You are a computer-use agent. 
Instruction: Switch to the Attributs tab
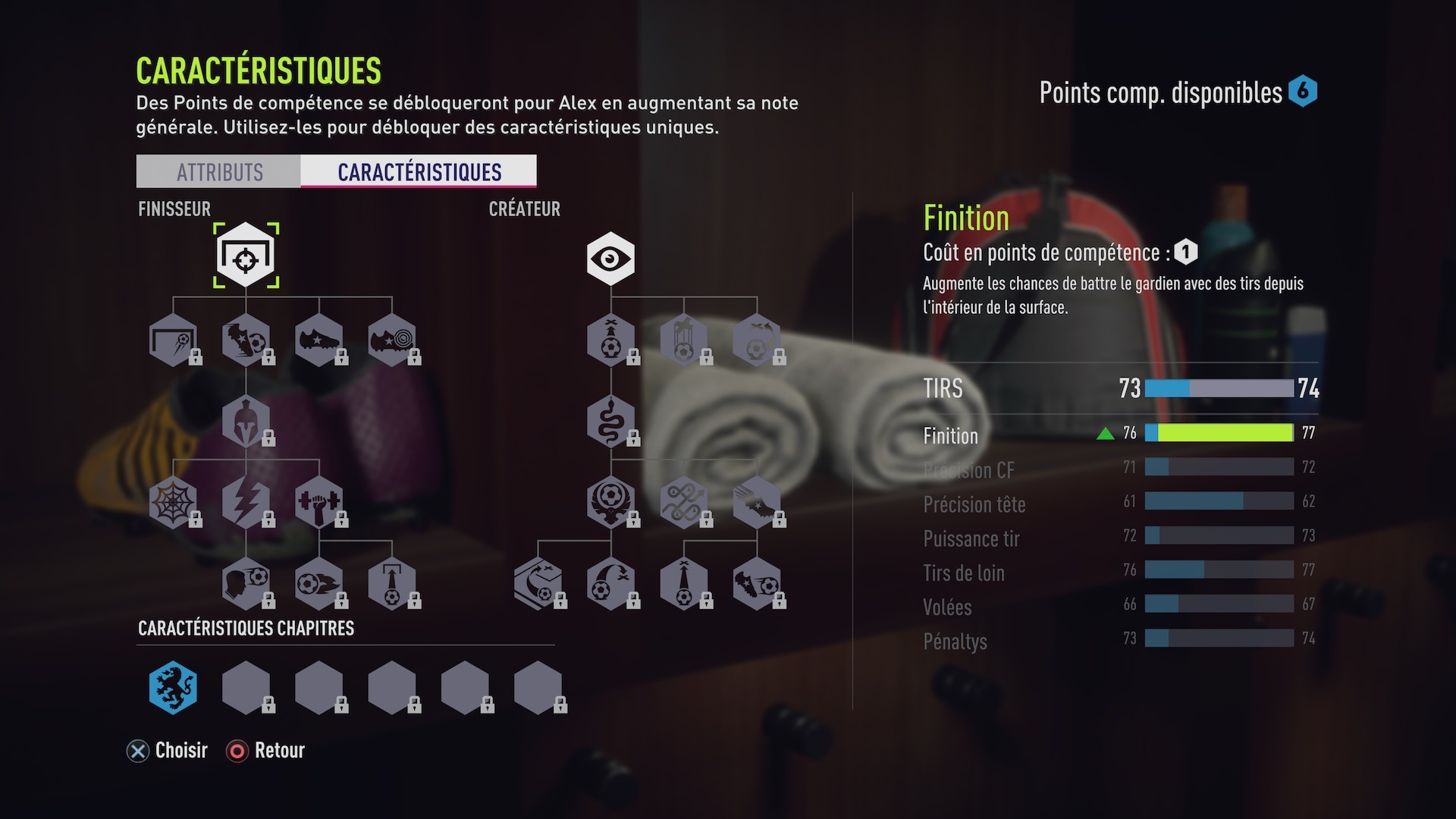point(218,172)
